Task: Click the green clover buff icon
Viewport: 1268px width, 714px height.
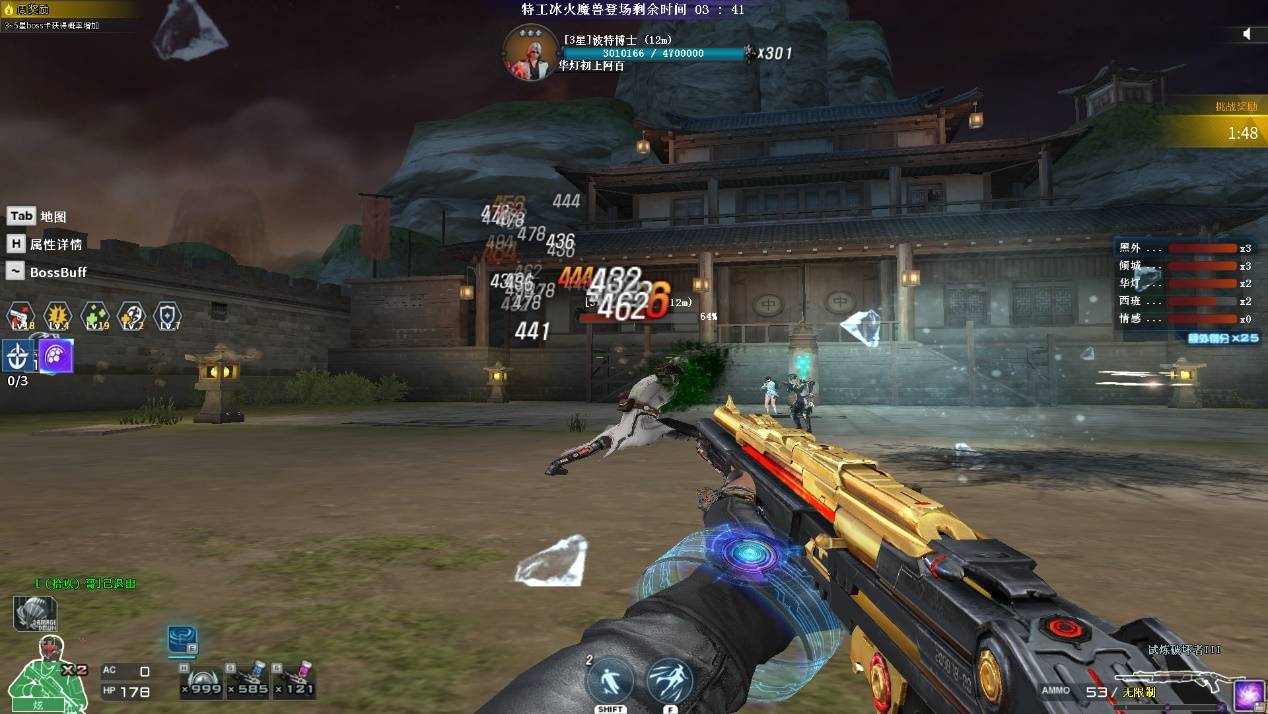Action: point(95,317)
